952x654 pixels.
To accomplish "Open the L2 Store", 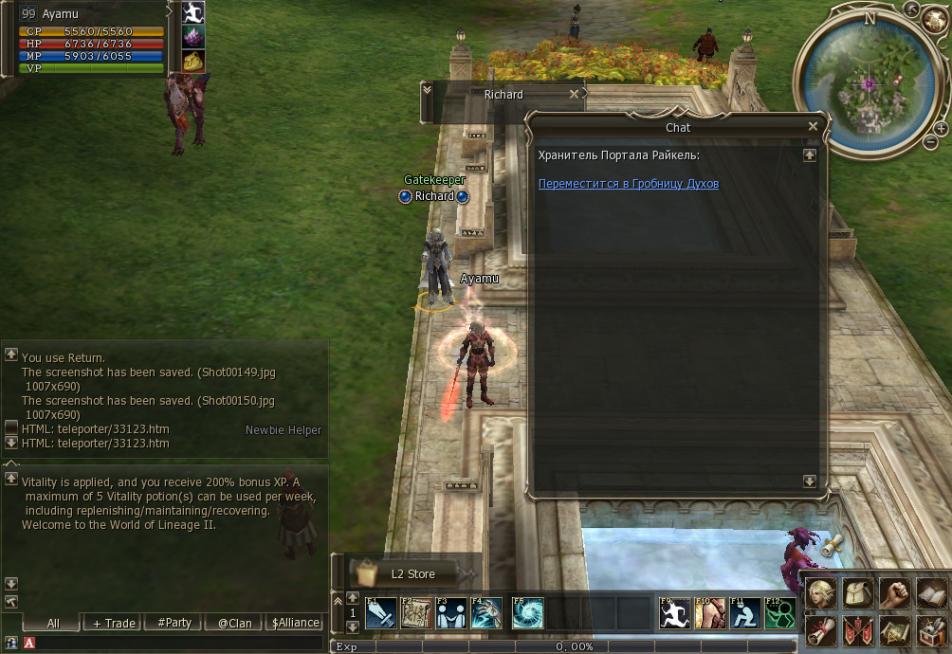I will click(x=405, y=574).
